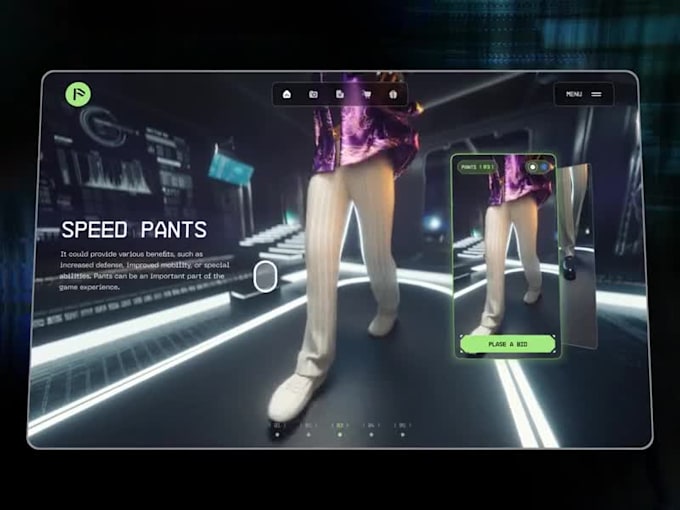Select the blue color swatch on the card

click(x=544, y=166)
